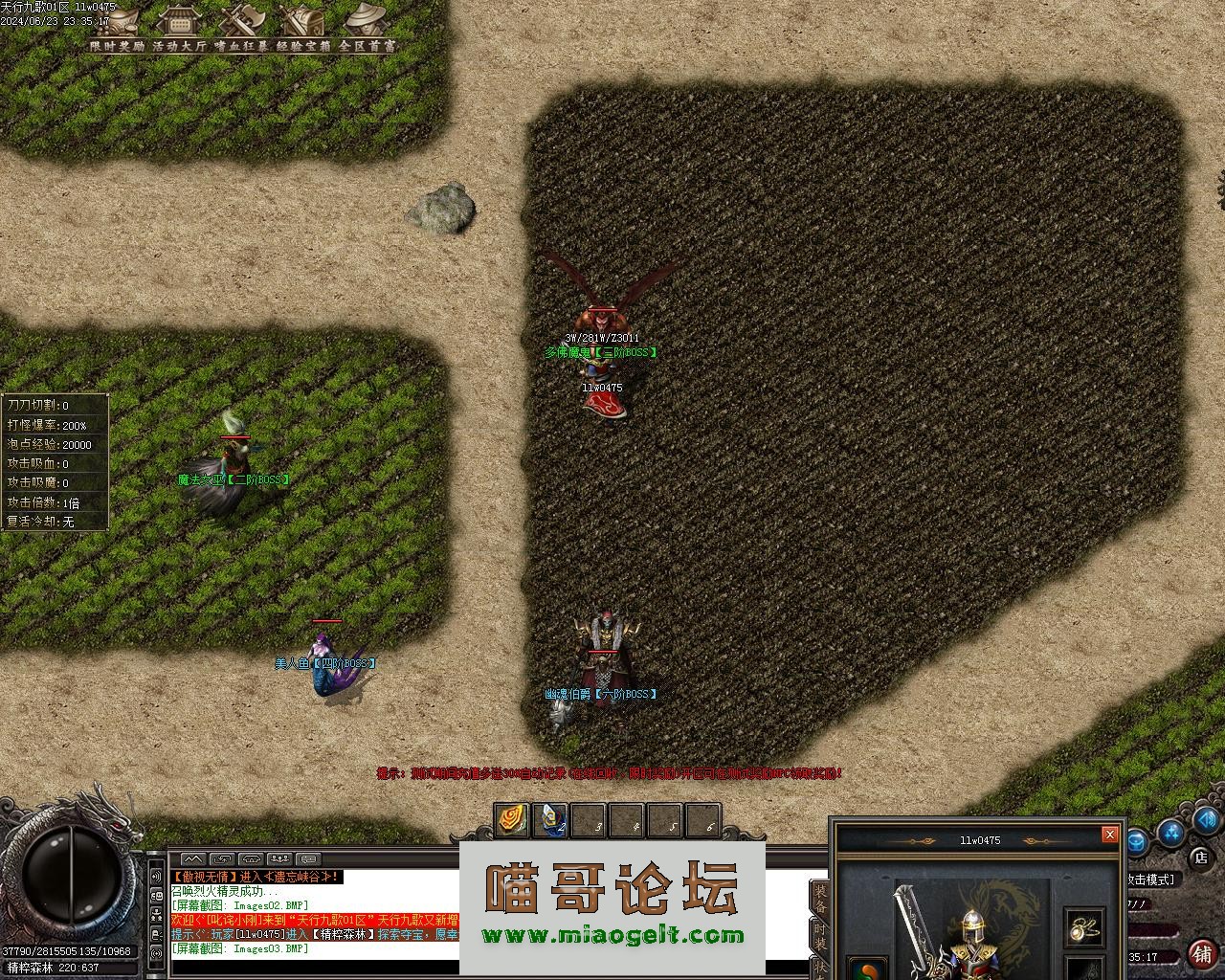Click the mountain-shaped chat channel button

click(x=193, y=859)
